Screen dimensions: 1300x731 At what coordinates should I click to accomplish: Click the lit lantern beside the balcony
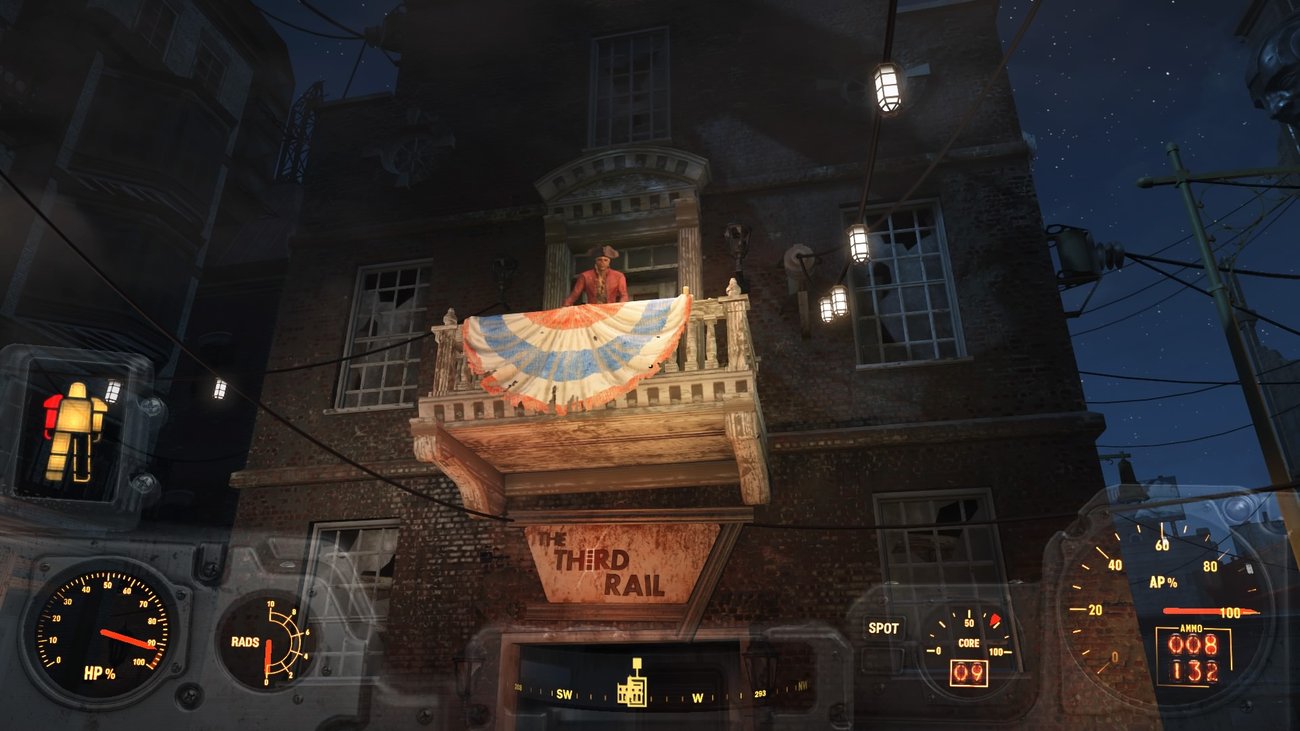(x=857, y=248)
